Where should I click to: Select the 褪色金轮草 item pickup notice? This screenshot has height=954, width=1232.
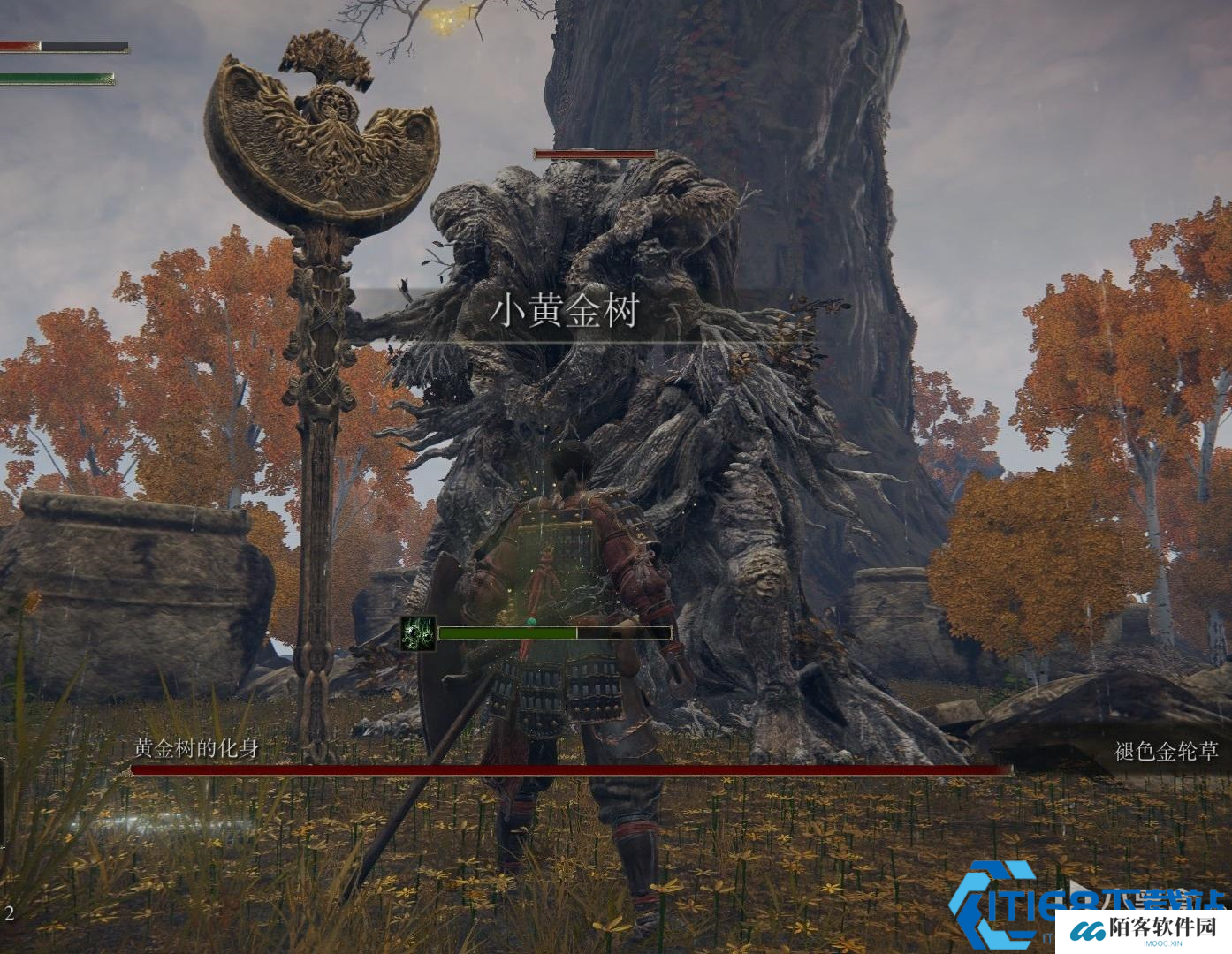coord(1166,751)
